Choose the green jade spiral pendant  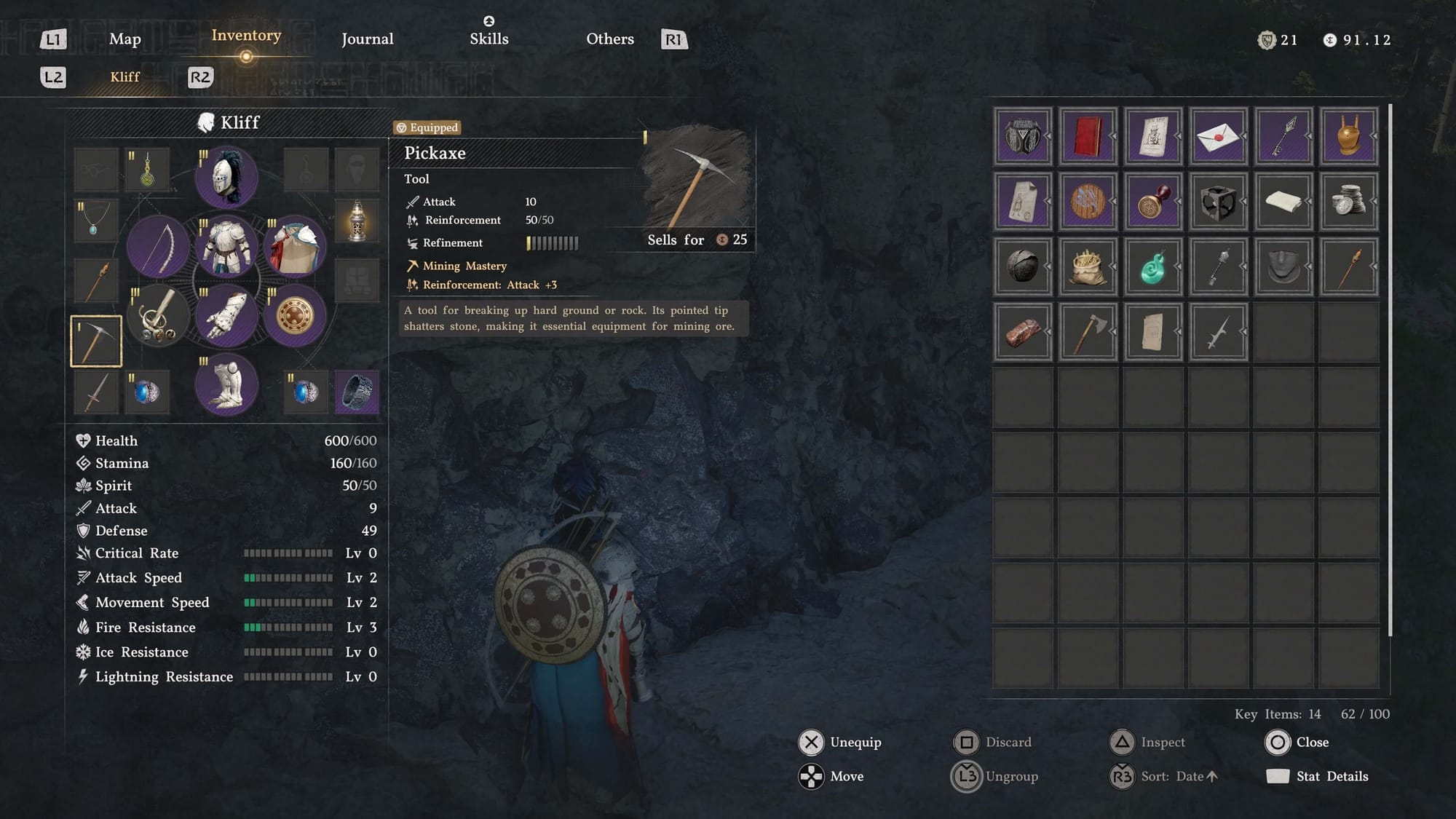pyautogui.click(x=1152, y=266)
